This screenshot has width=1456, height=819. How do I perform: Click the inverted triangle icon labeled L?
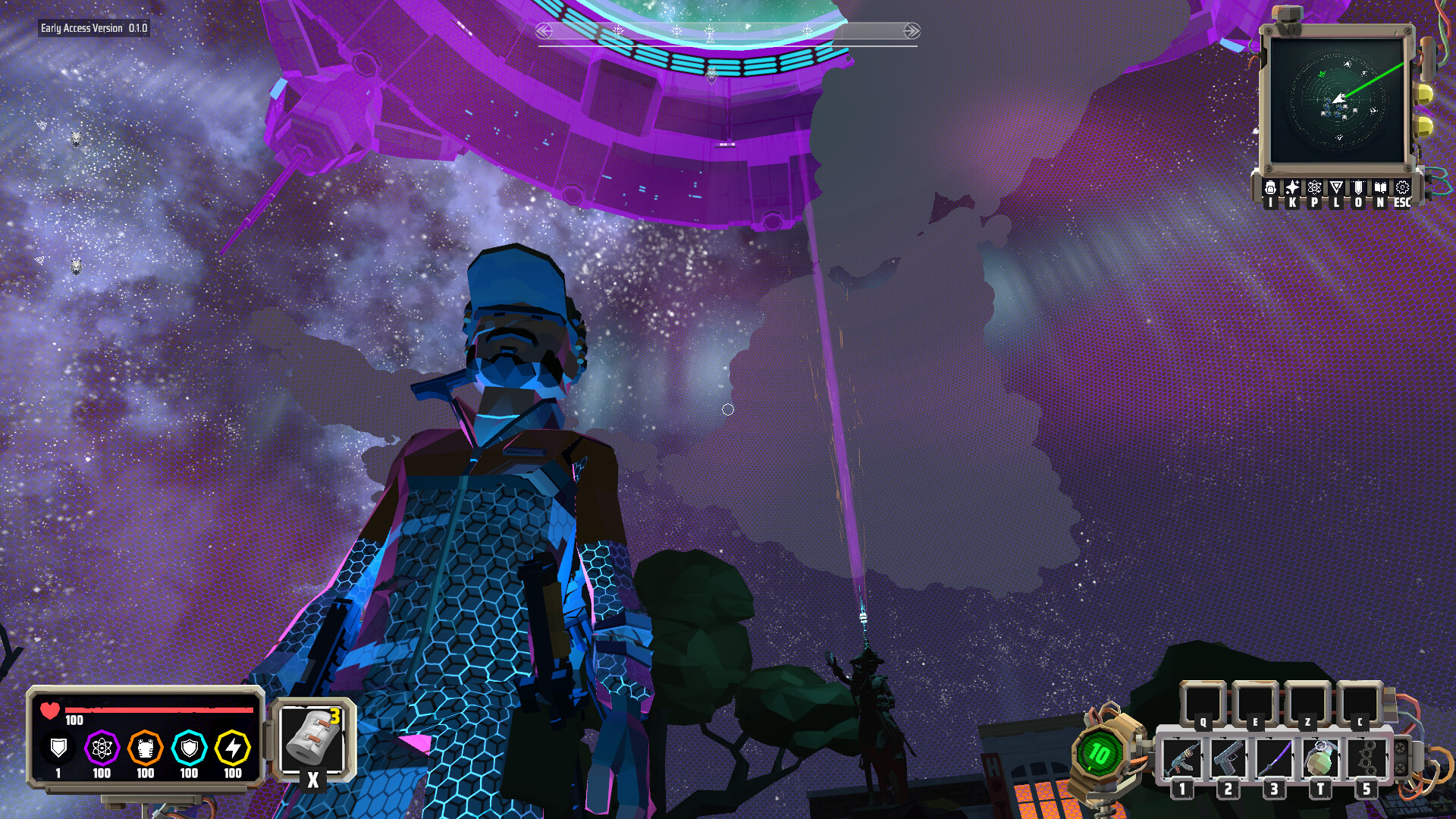pyautogui.click(x=1337, y=188)
